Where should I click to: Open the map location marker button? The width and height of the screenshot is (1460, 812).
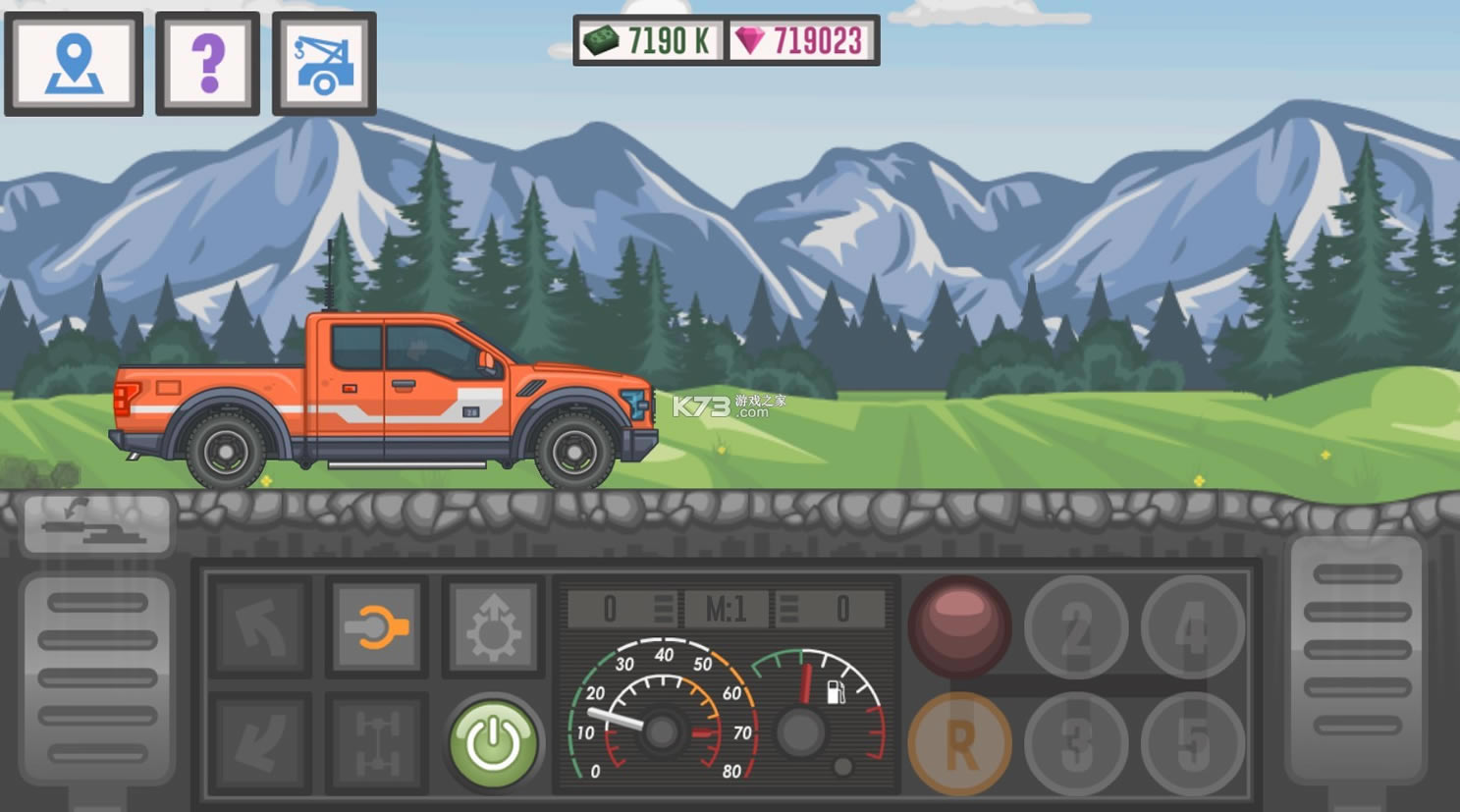(74, 64)
